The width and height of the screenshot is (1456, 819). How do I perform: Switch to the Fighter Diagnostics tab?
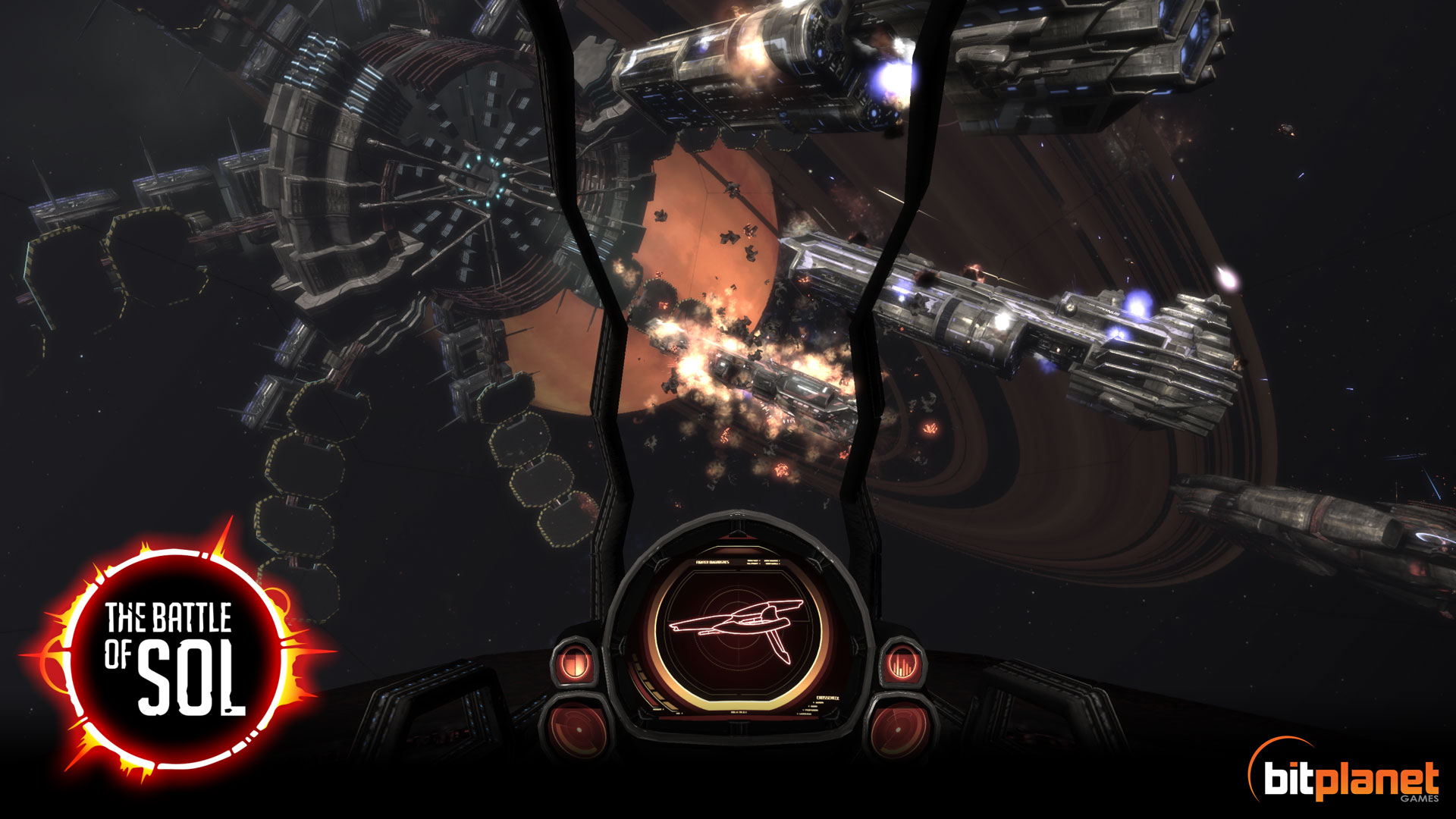click(x=713, y=562)
